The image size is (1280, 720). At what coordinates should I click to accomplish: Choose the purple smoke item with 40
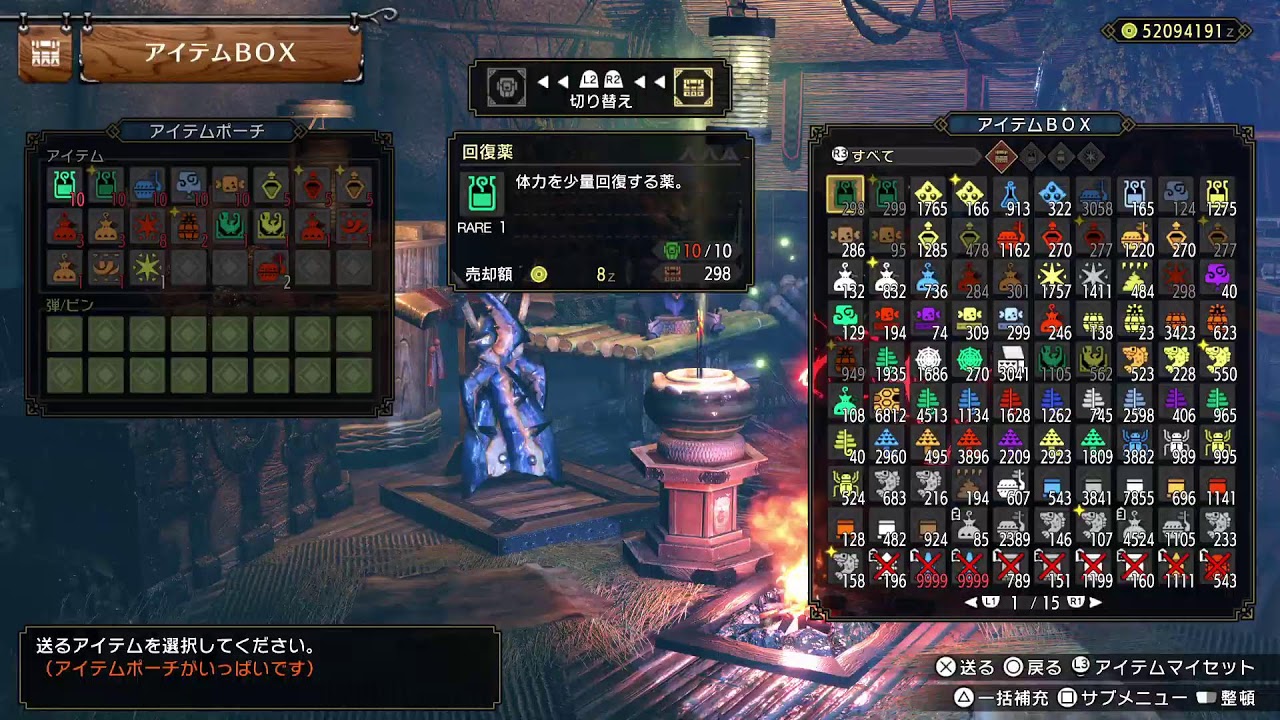(1219, 277)
